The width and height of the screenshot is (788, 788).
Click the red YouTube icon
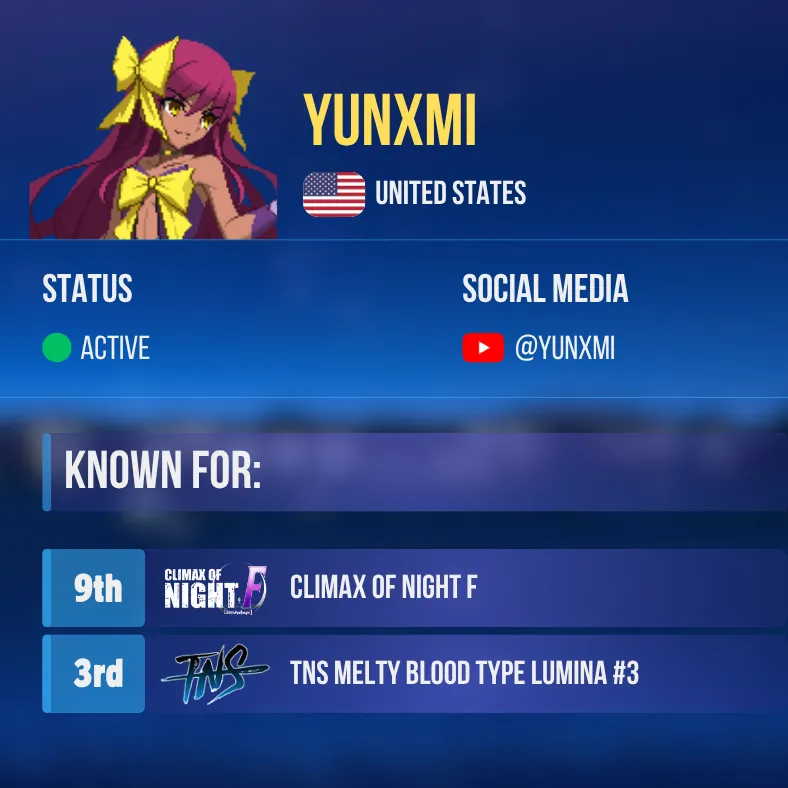(x=482, y=348)
